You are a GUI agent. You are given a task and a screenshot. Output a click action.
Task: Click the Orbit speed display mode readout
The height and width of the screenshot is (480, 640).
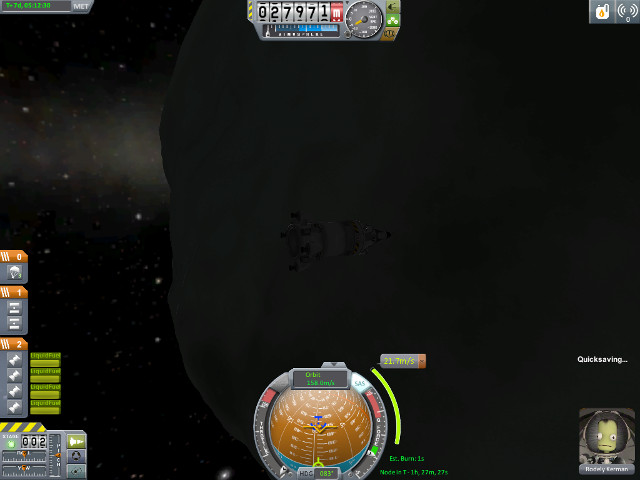[319, 378]
